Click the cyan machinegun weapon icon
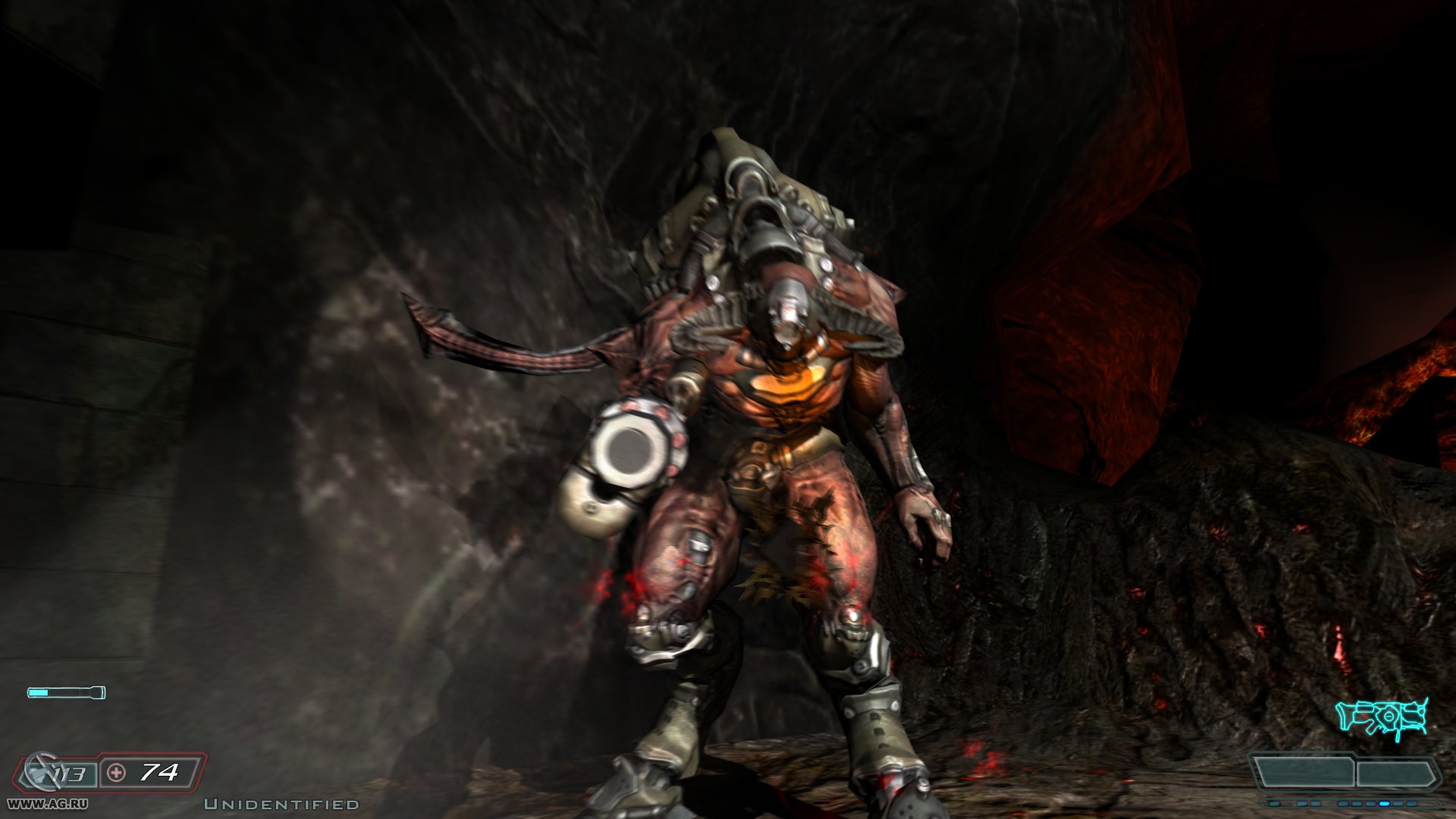 pos(1380,716)
